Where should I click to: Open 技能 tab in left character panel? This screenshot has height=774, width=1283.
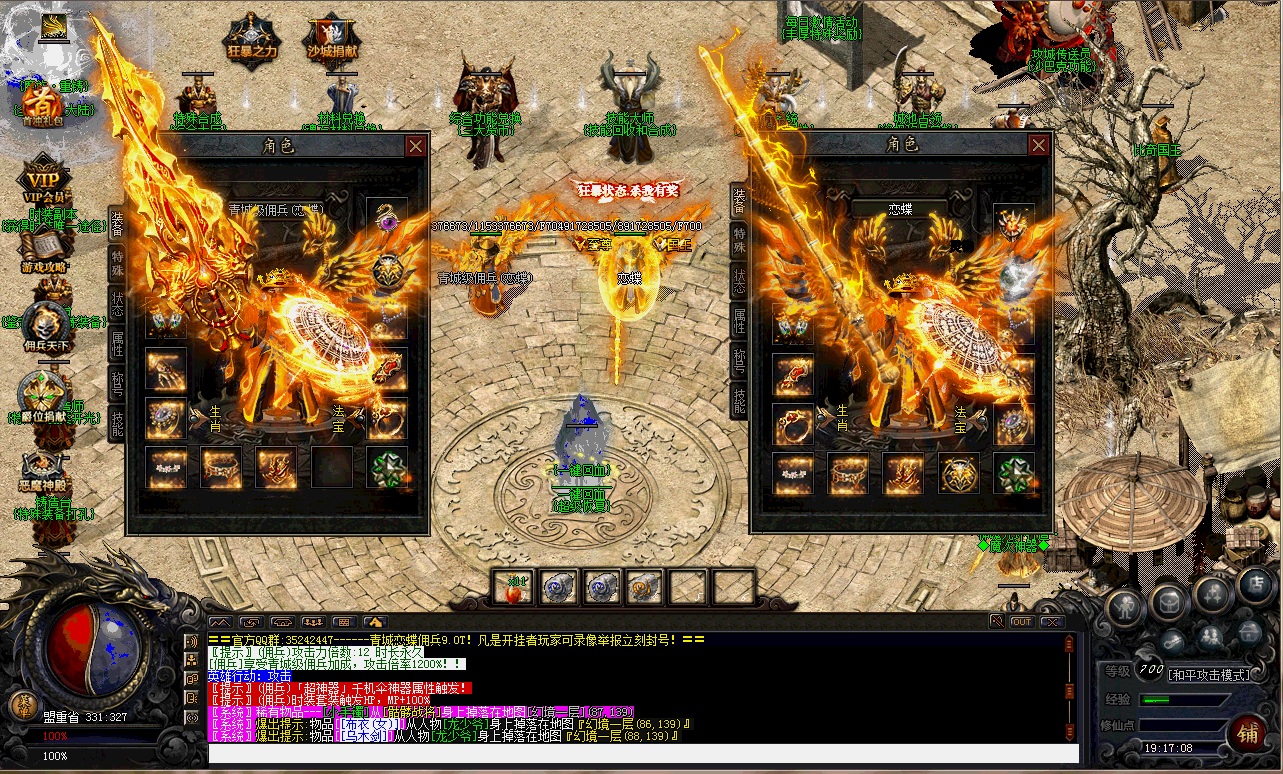[x=116, y=423]
